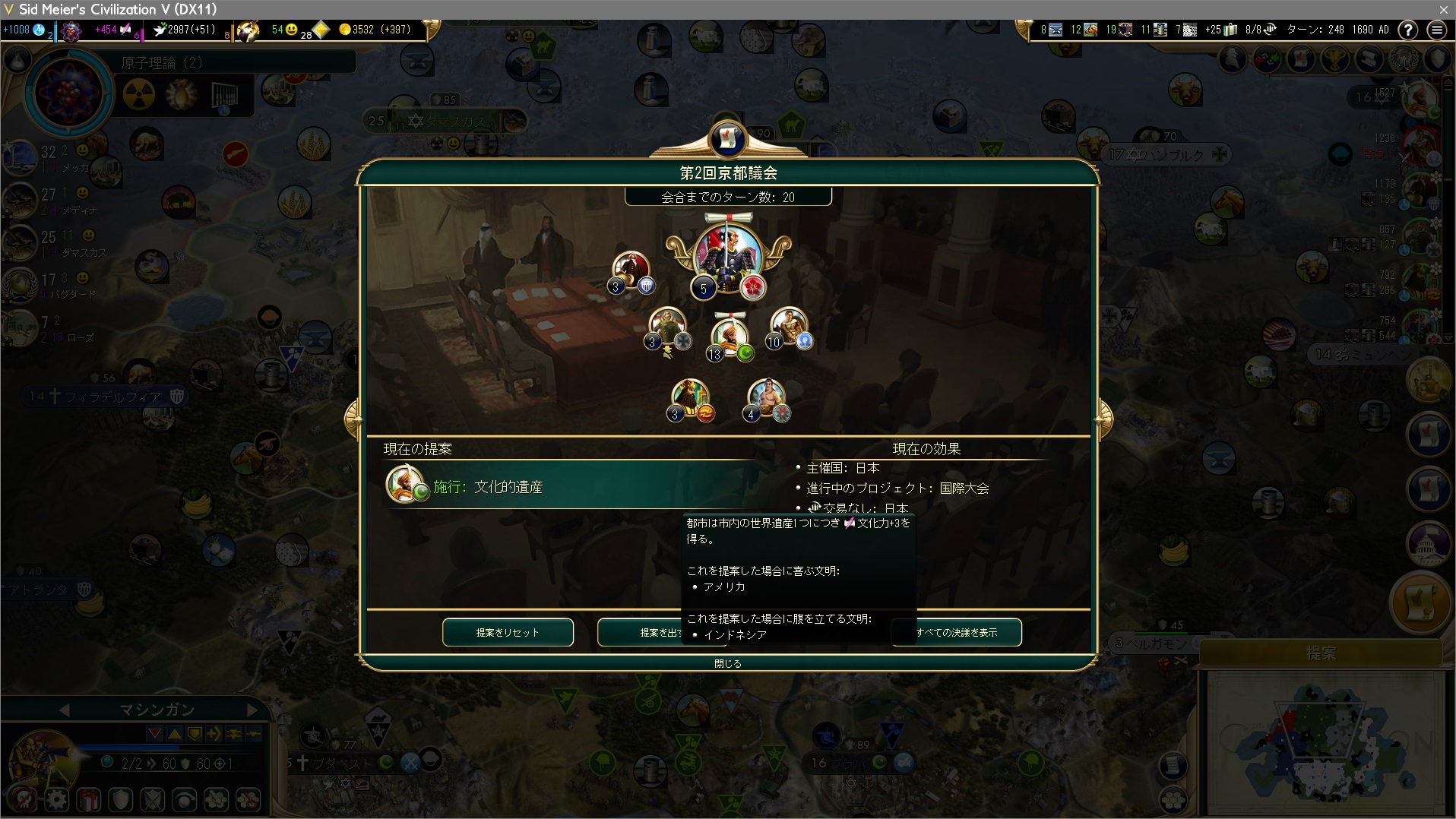Image resolution: width=1456 pixels, height=819 pixels.
Task: Open the Civilopedia help question mark
Action: coord(1408,30)
